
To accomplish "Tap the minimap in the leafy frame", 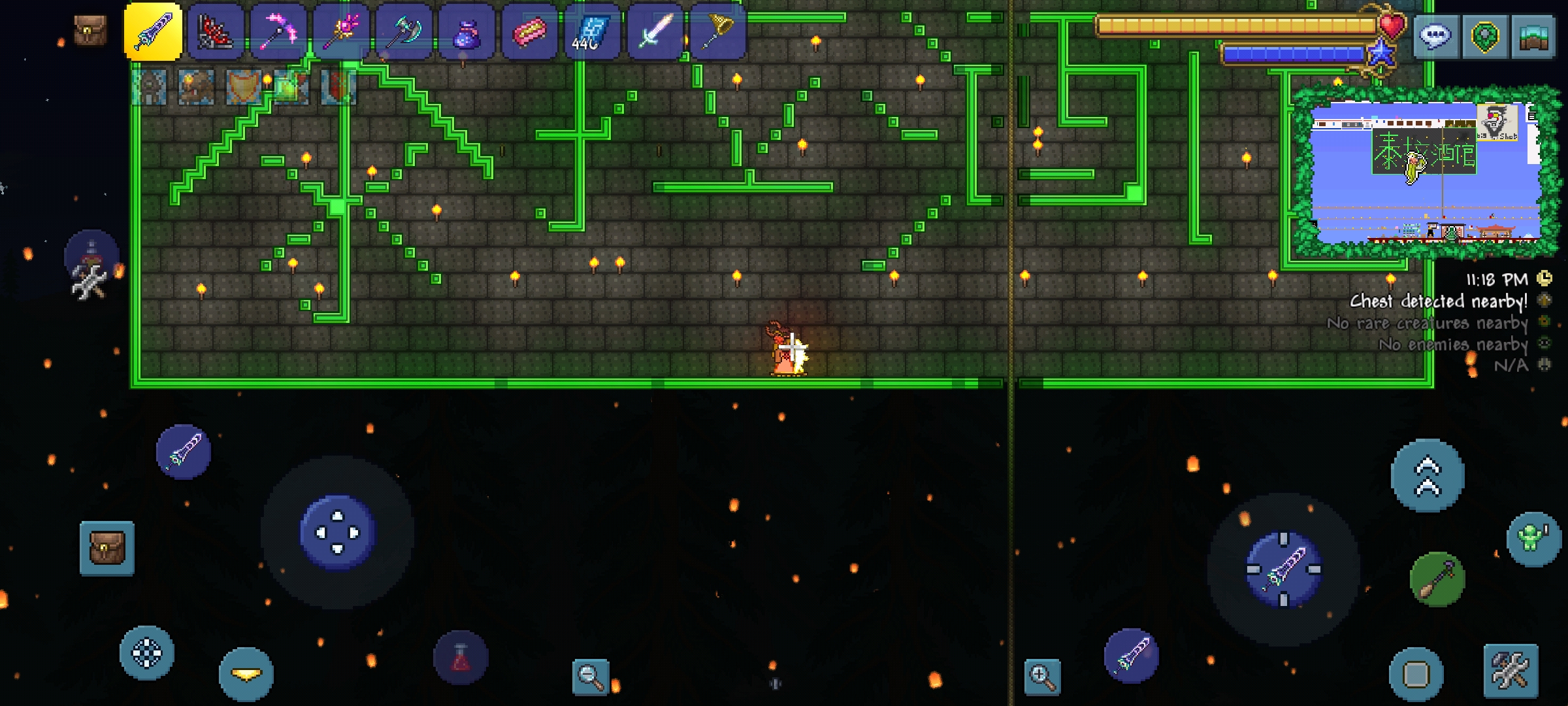I will 1424,173.
